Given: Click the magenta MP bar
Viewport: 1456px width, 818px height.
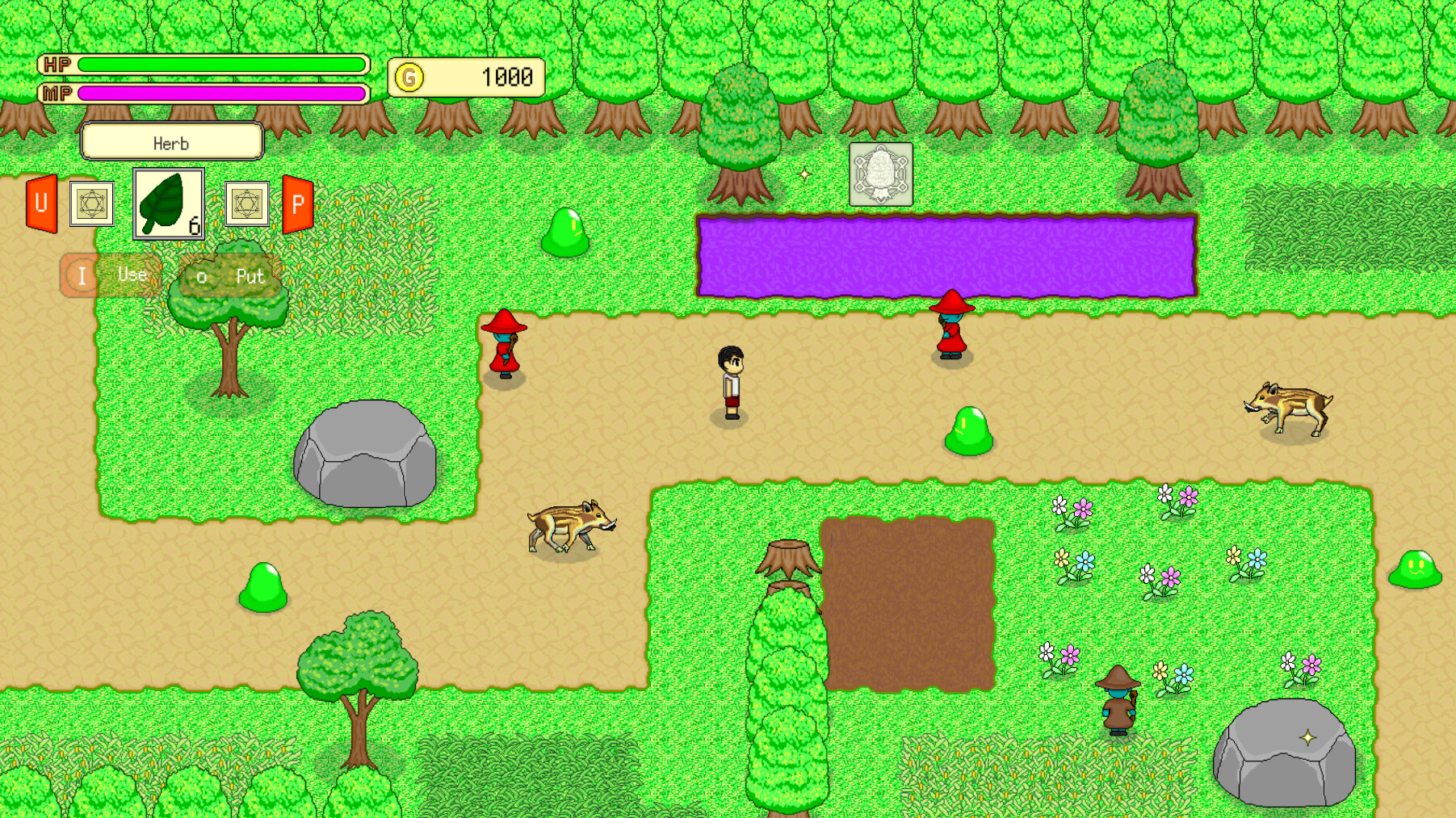Looking at the screenshot, I should (218, 94).
